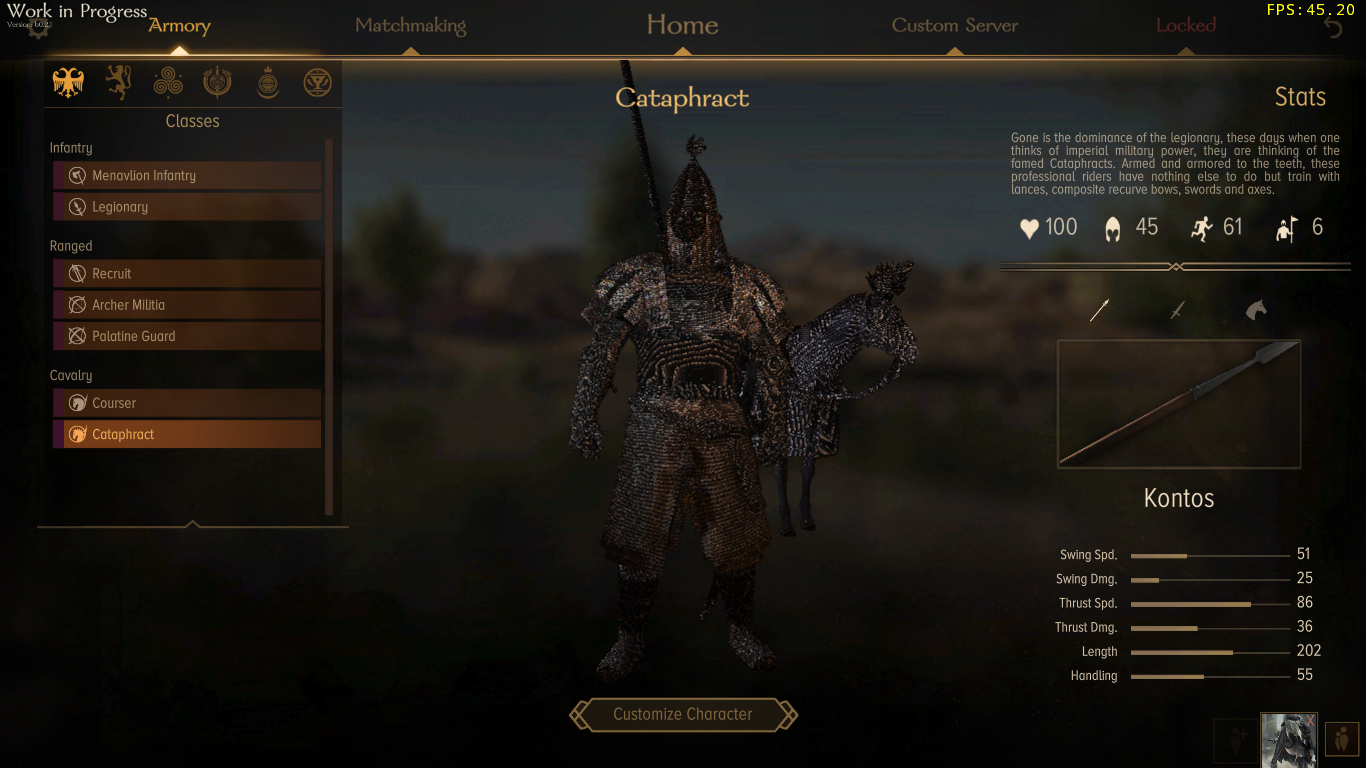This screenshot has height=768, width=1366.
Task: Switch to the Matchmaking tab
Action: 410,26
